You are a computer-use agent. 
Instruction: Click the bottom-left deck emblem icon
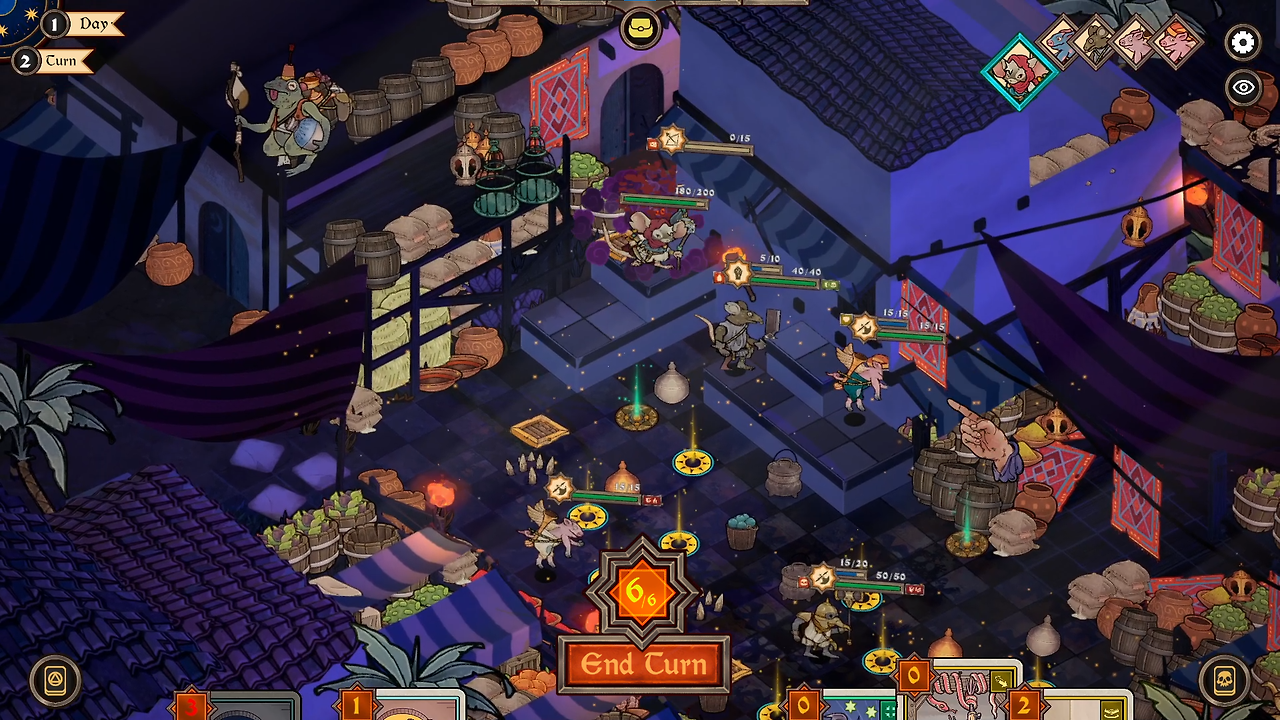(55, 680)
